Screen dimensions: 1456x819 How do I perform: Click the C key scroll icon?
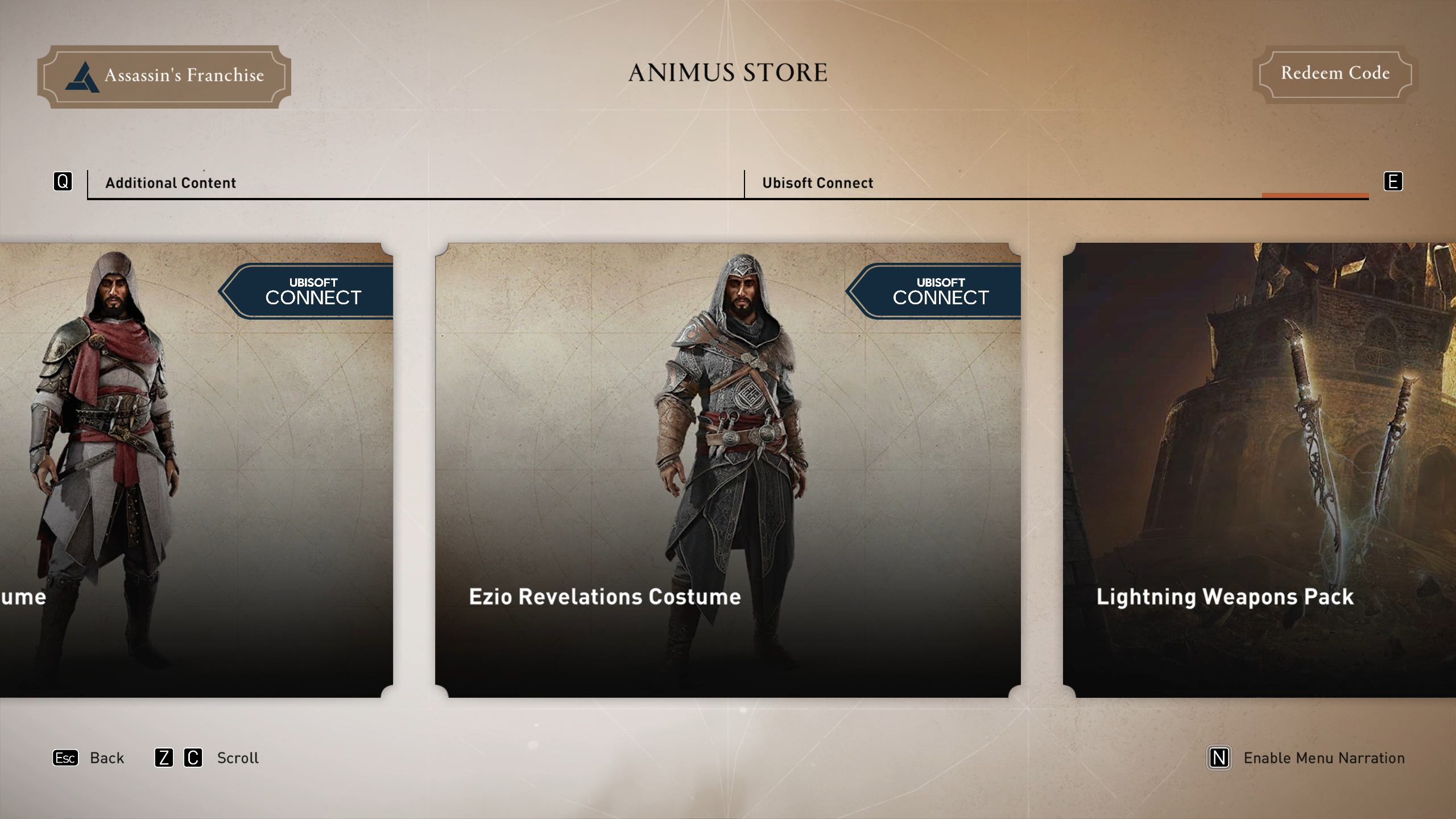[x=193, y=758]
